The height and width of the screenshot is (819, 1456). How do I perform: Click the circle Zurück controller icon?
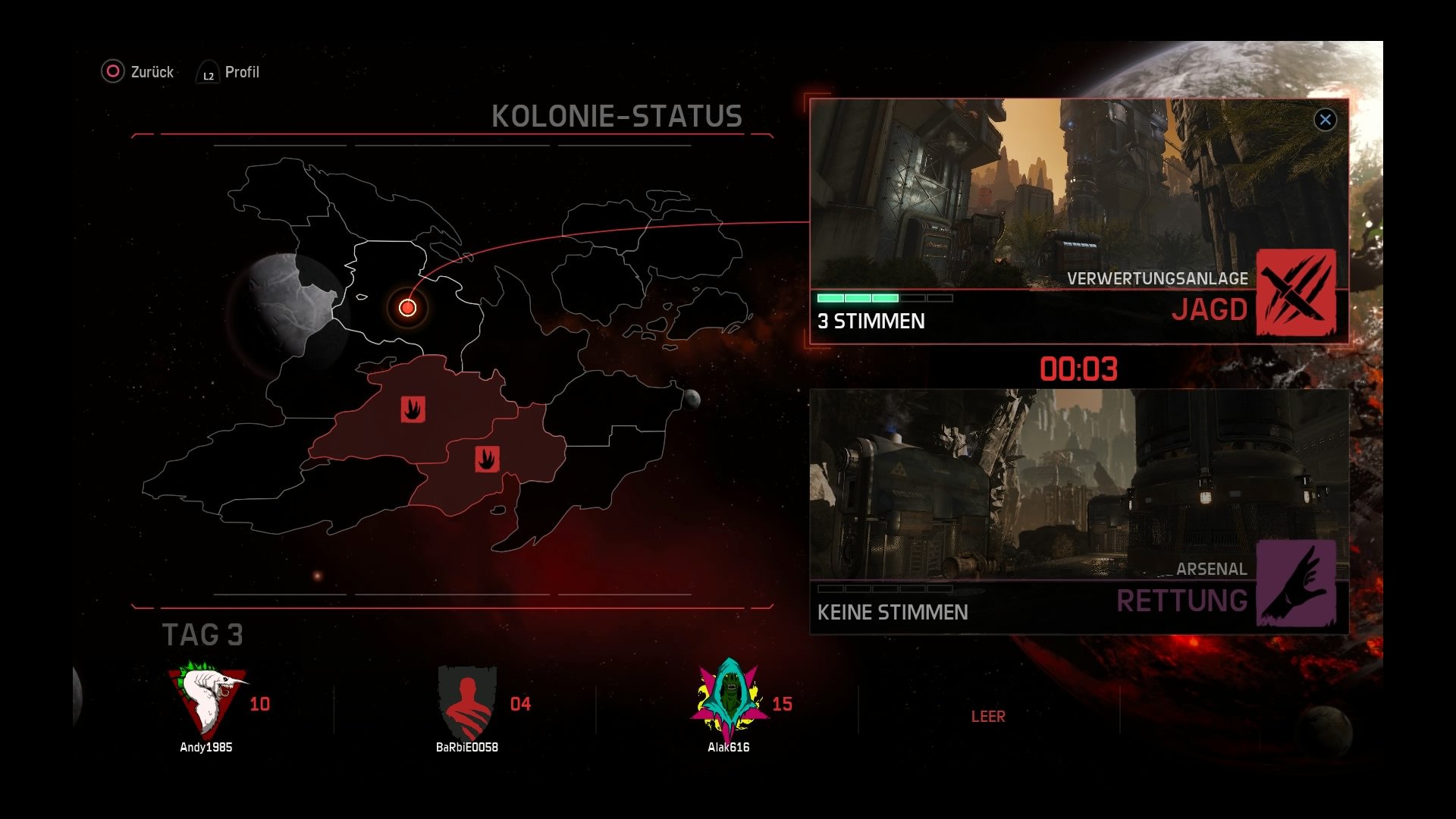(112, 72)
